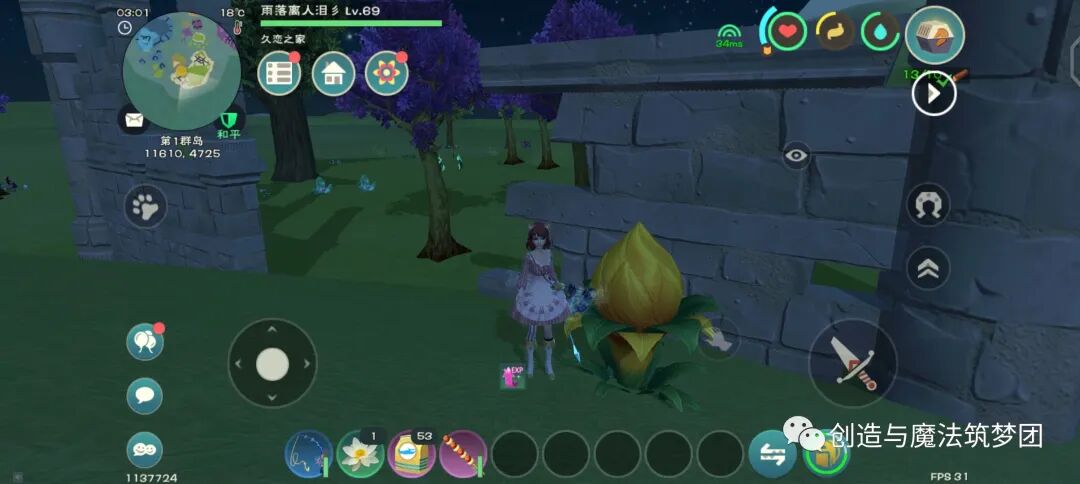1080x484 pixels.
Task: Open the chat speech bubble
Action: pos(145,396)
